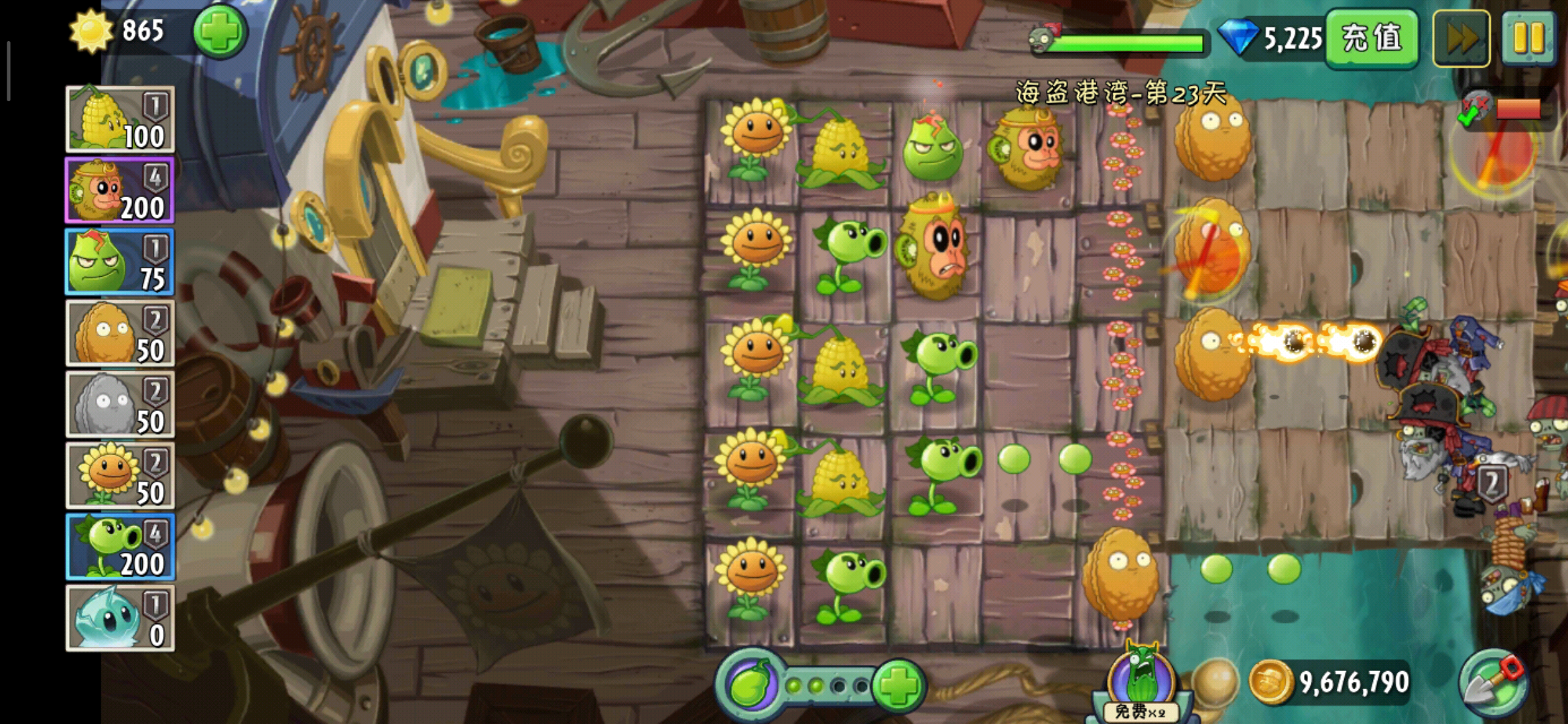Screen dimensions: 1568x724
Task: Pick the angry green squash seed packet
Action: pyautogui.click(x=120, y=262)
